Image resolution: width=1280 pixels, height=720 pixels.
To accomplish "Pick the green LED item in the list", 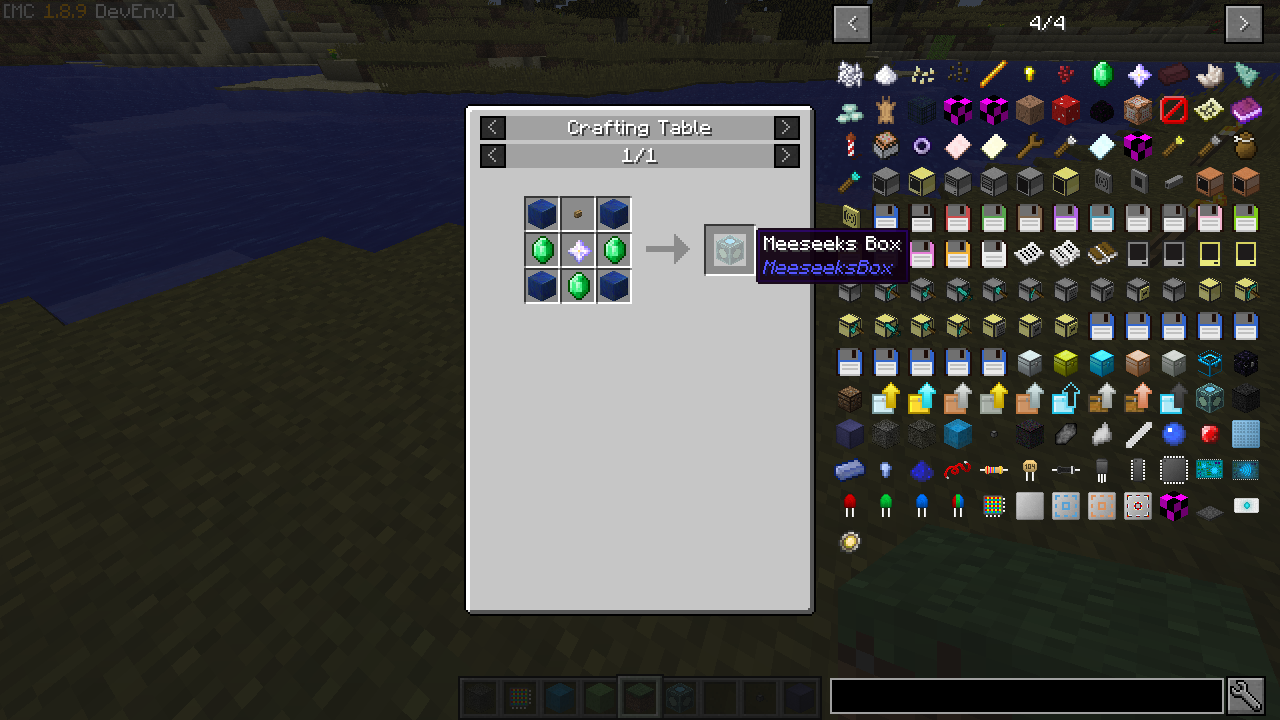I will point(886,506).
